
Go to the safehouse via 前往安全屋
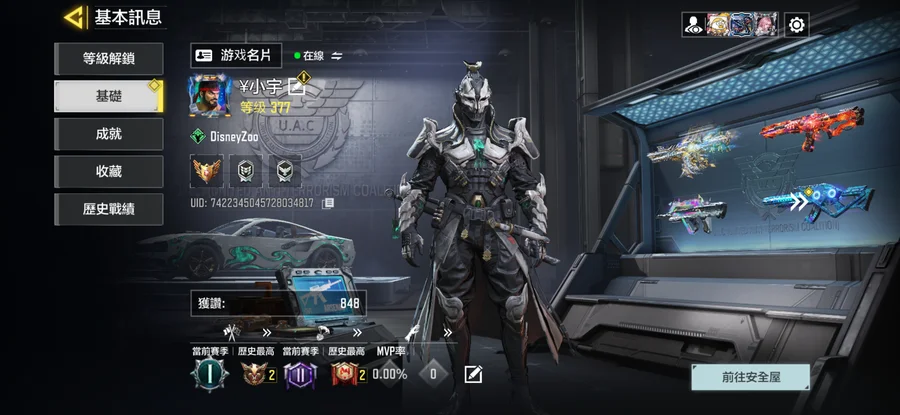(x=750, y=378)
